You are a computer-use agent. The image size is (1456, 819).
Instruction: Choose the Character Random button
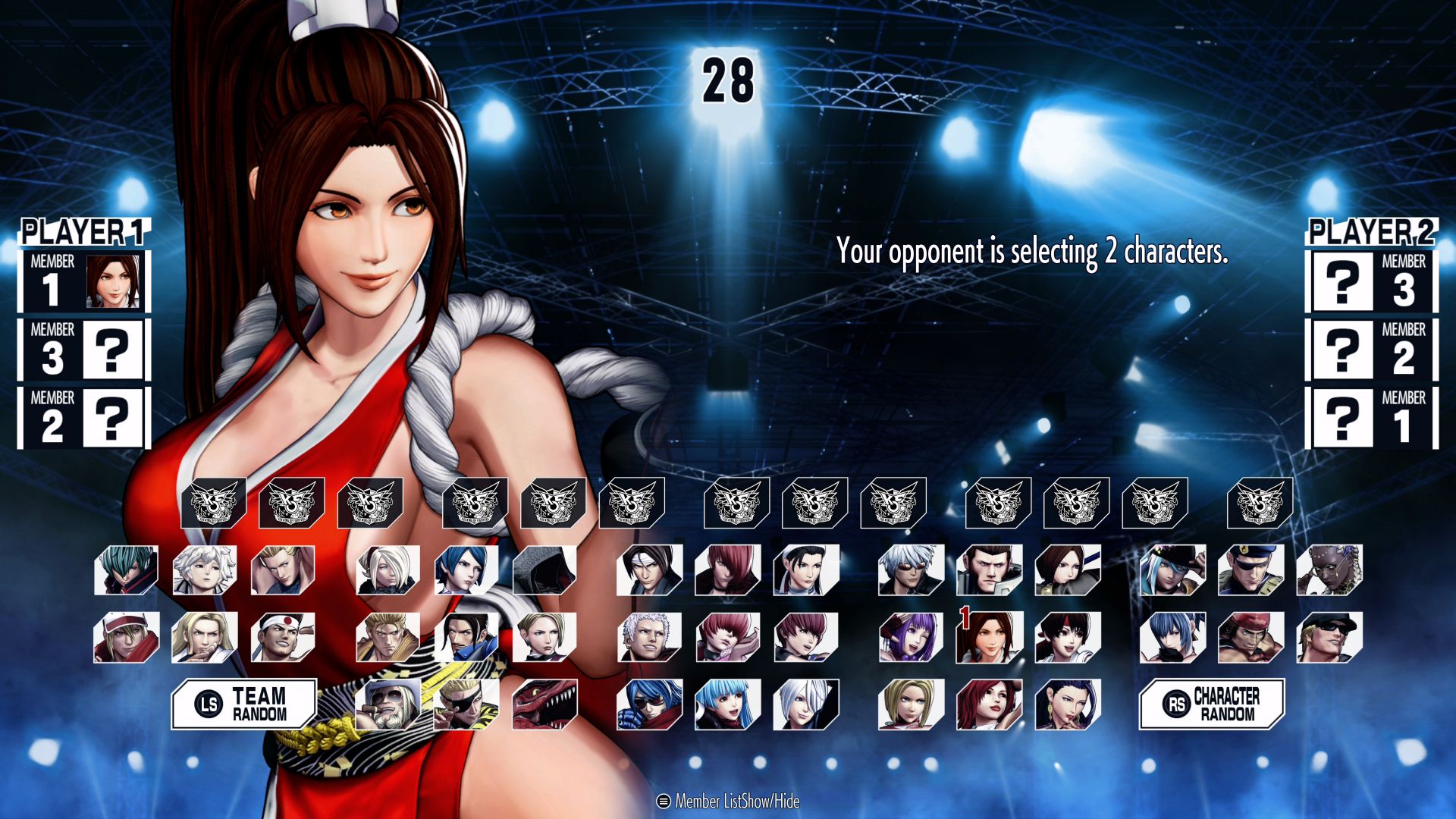coord(1211,704)
